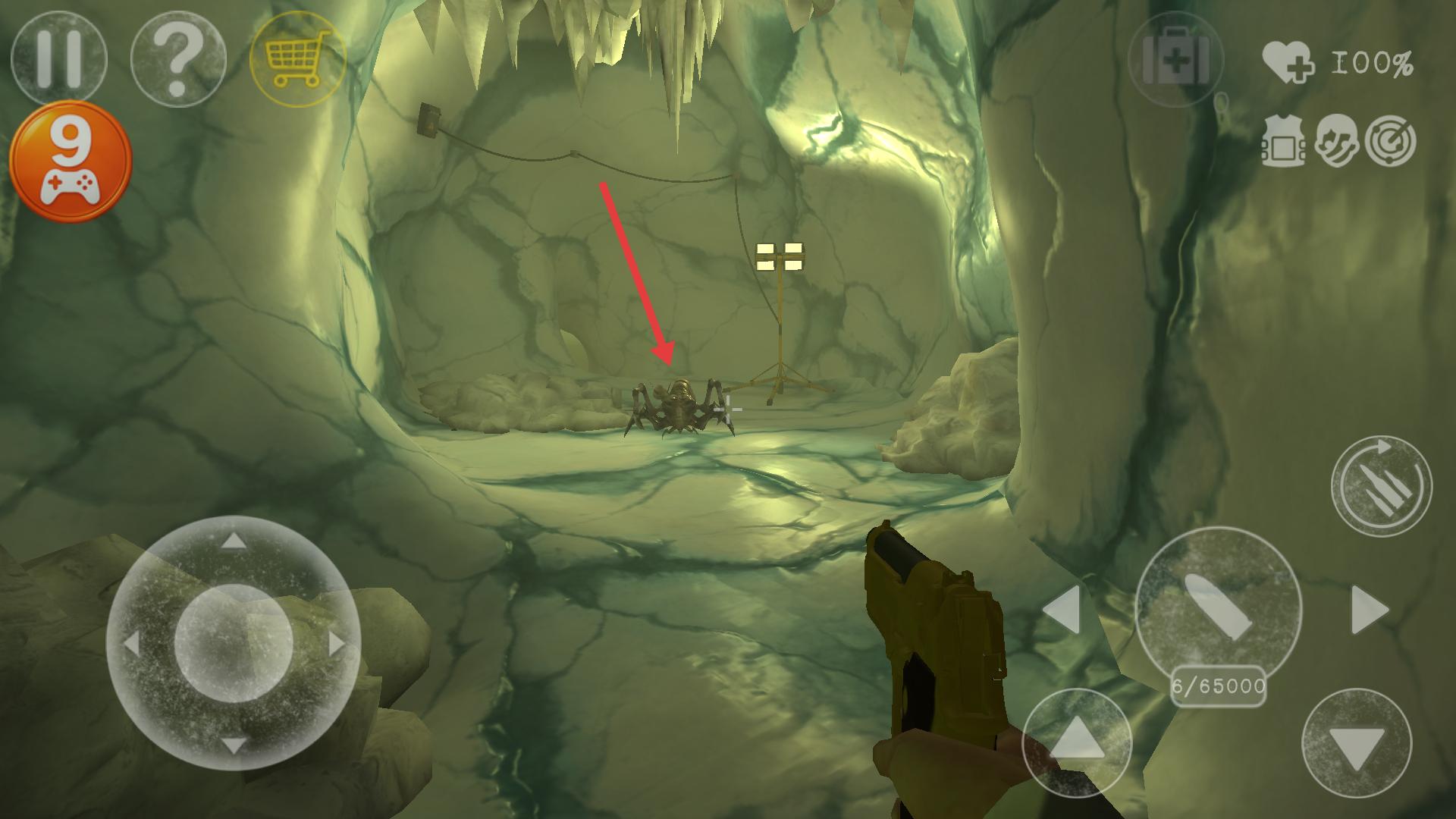Viewport: 1456px width, 819px height.
Task: Activate the skull mask icon
Action: pyautogui.click(x=1337, y=141)
